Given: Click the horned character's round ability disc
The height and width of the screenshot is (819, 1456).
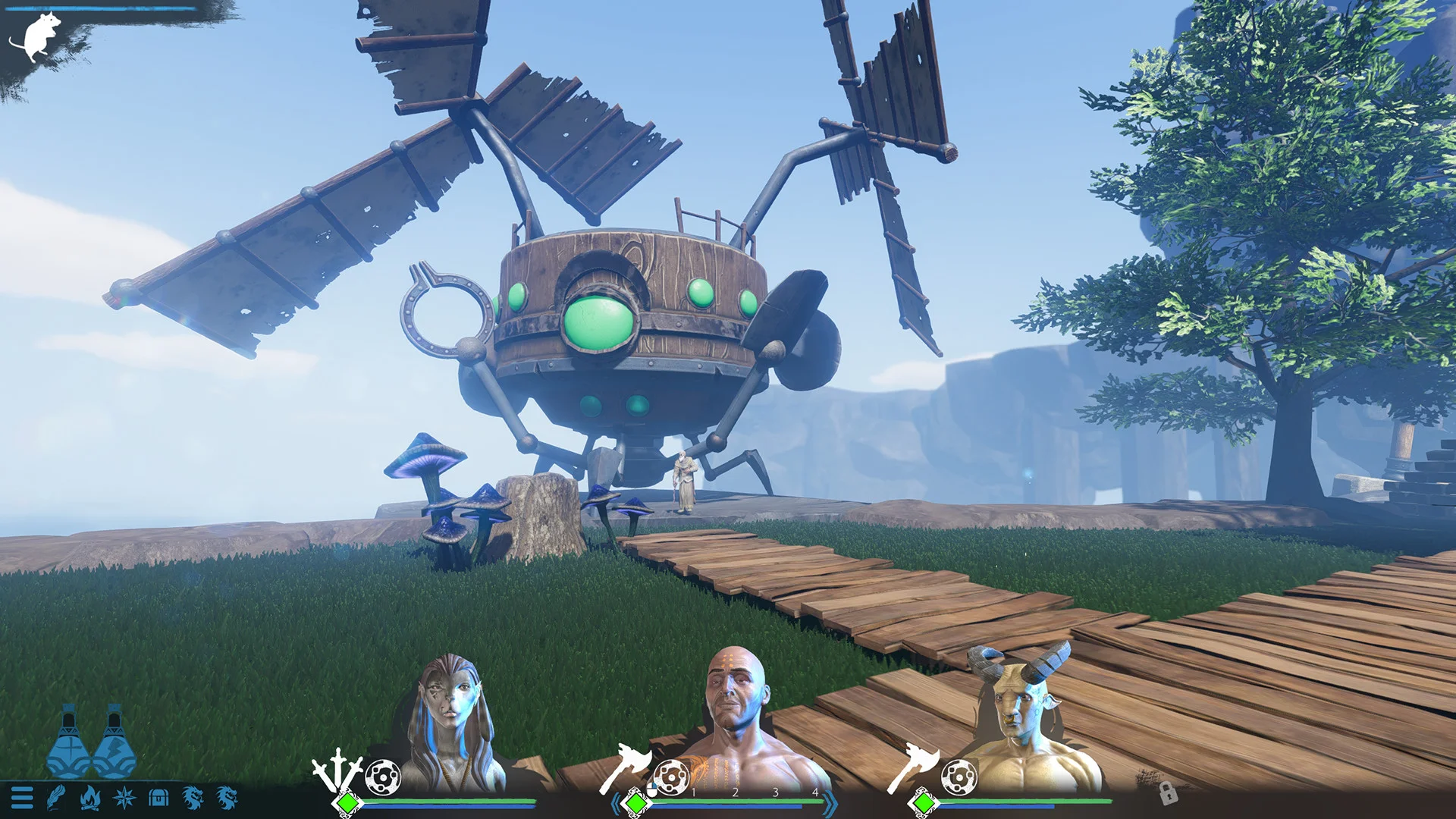Looking at the screenshot, I should tap(959, 777).
